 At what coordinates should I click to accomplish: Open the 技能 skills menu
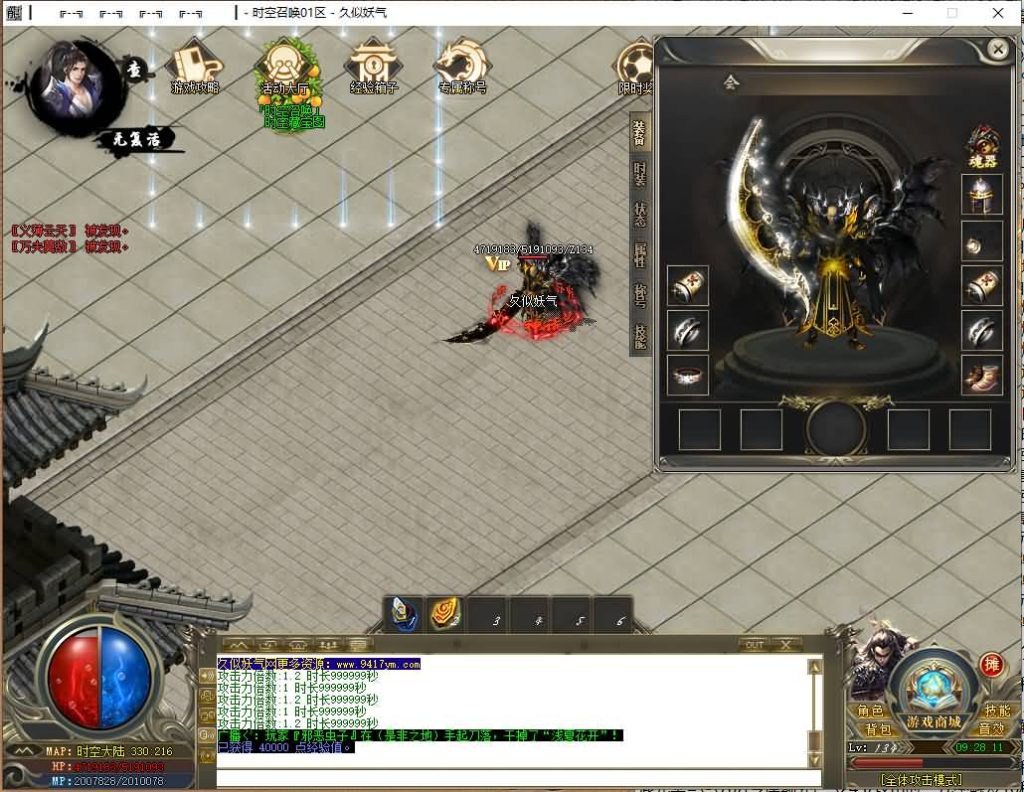[x=996, y=710]
